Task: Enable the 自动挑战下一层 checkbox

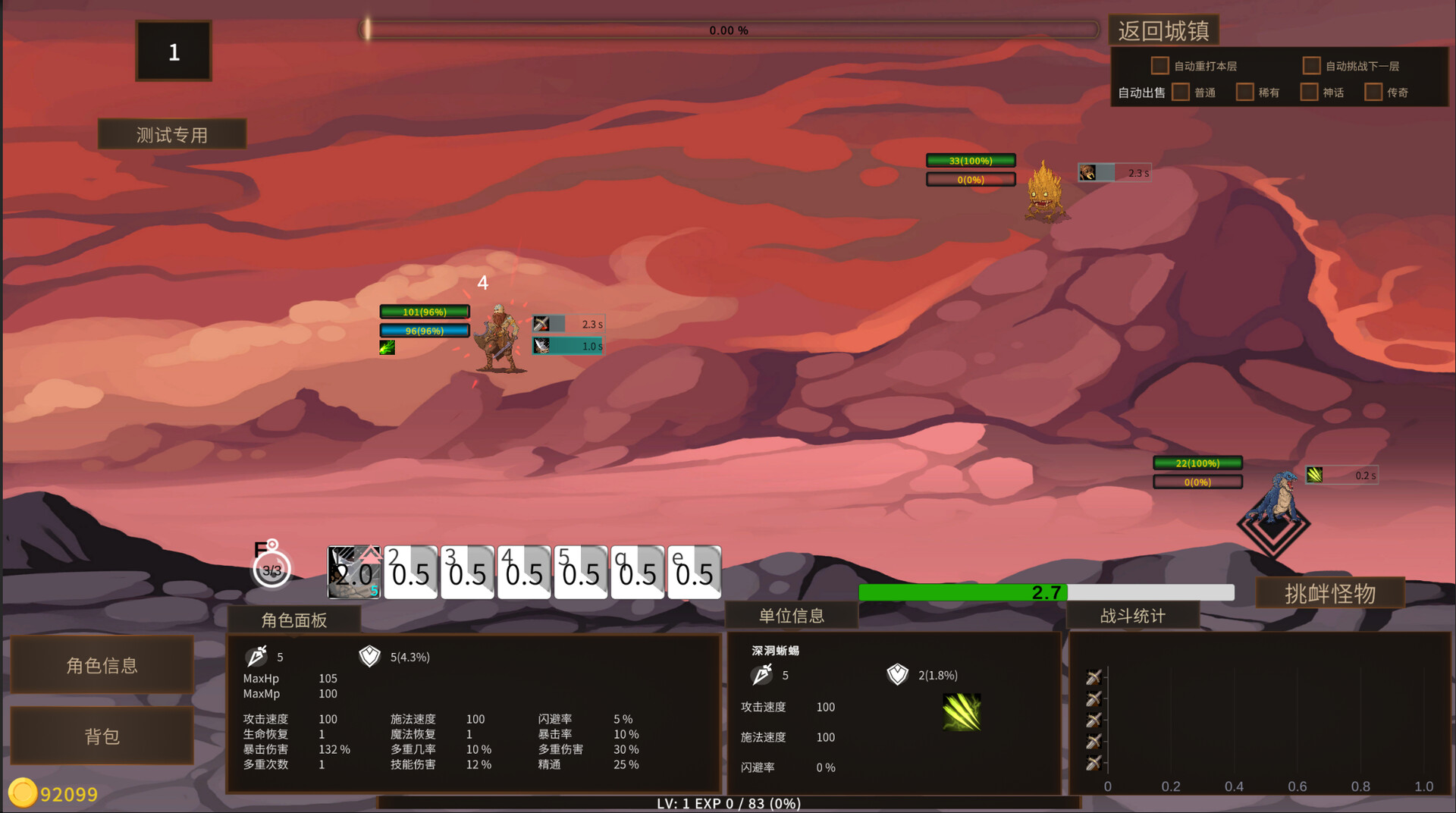Action: tap(1311, 66)
